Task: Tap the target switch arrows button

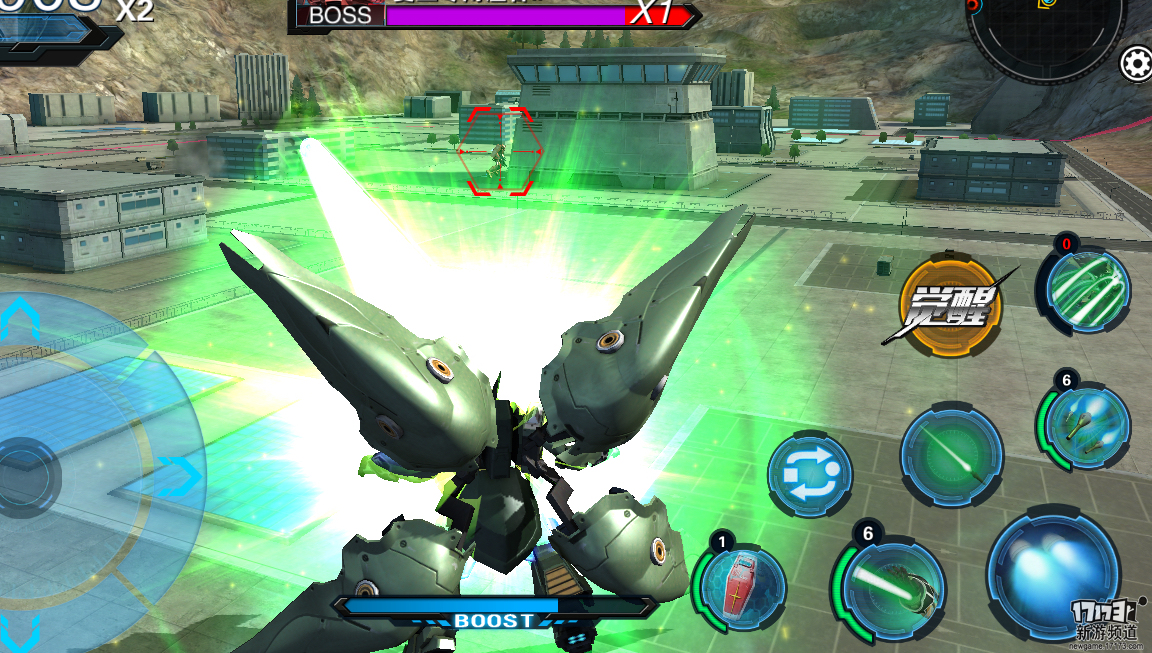Action: tap(810, 474)
